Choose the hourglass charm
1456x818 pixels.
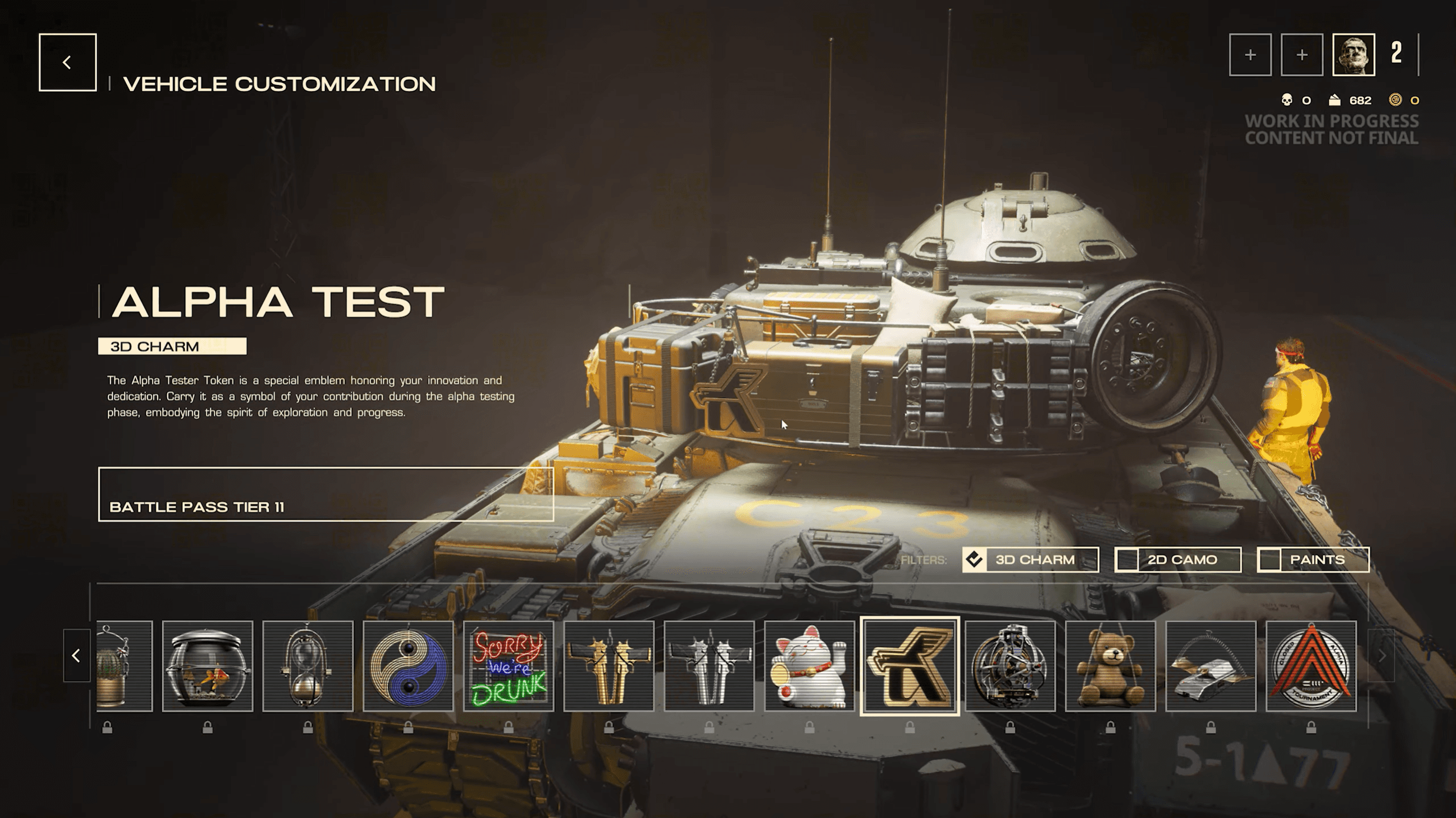pyautogui.click(x=308, y=665)
